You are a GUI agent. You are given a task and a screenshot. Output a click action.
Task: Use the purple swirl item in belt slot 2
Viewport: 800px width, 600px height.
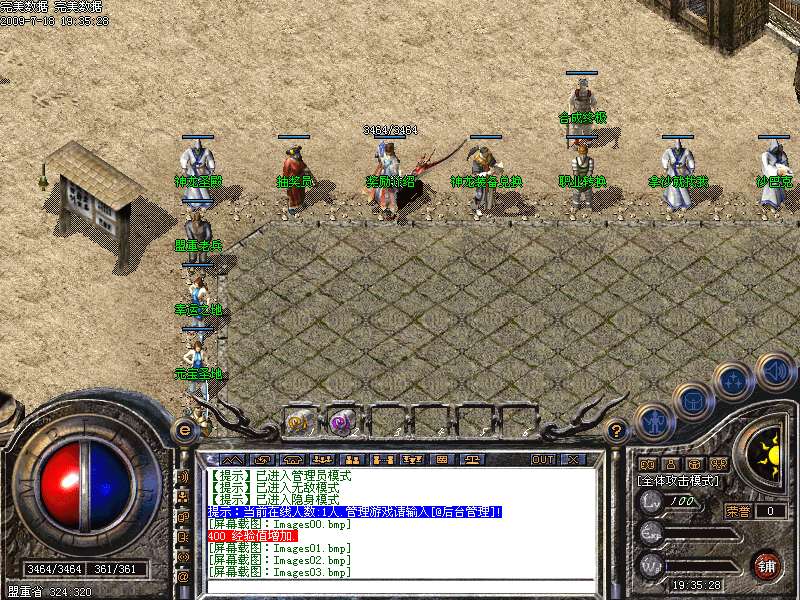click(x=342, y=421)
